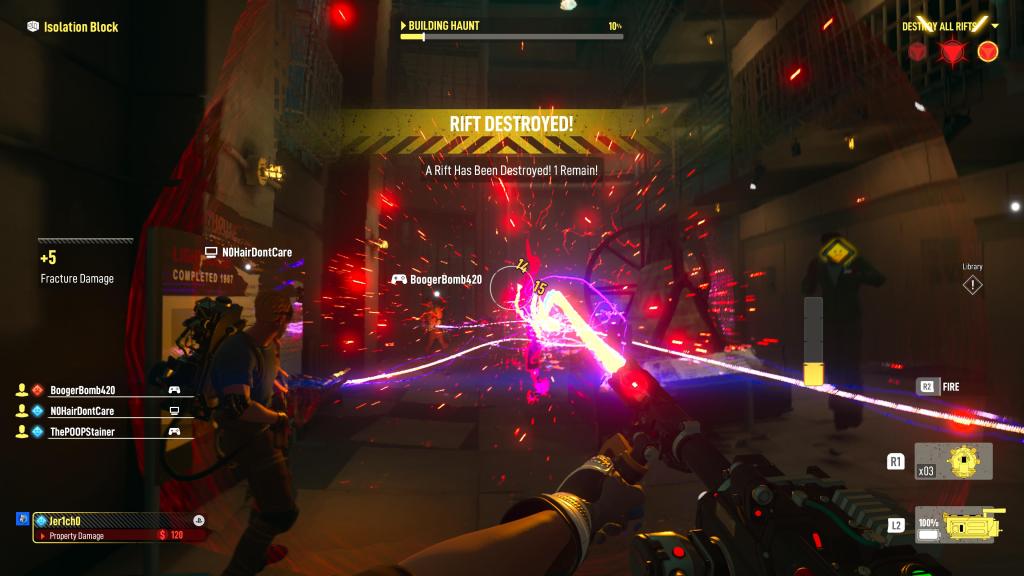Activate the equipment slot showing 100%
Viewport: 1024px width, 576px height.
954,524
